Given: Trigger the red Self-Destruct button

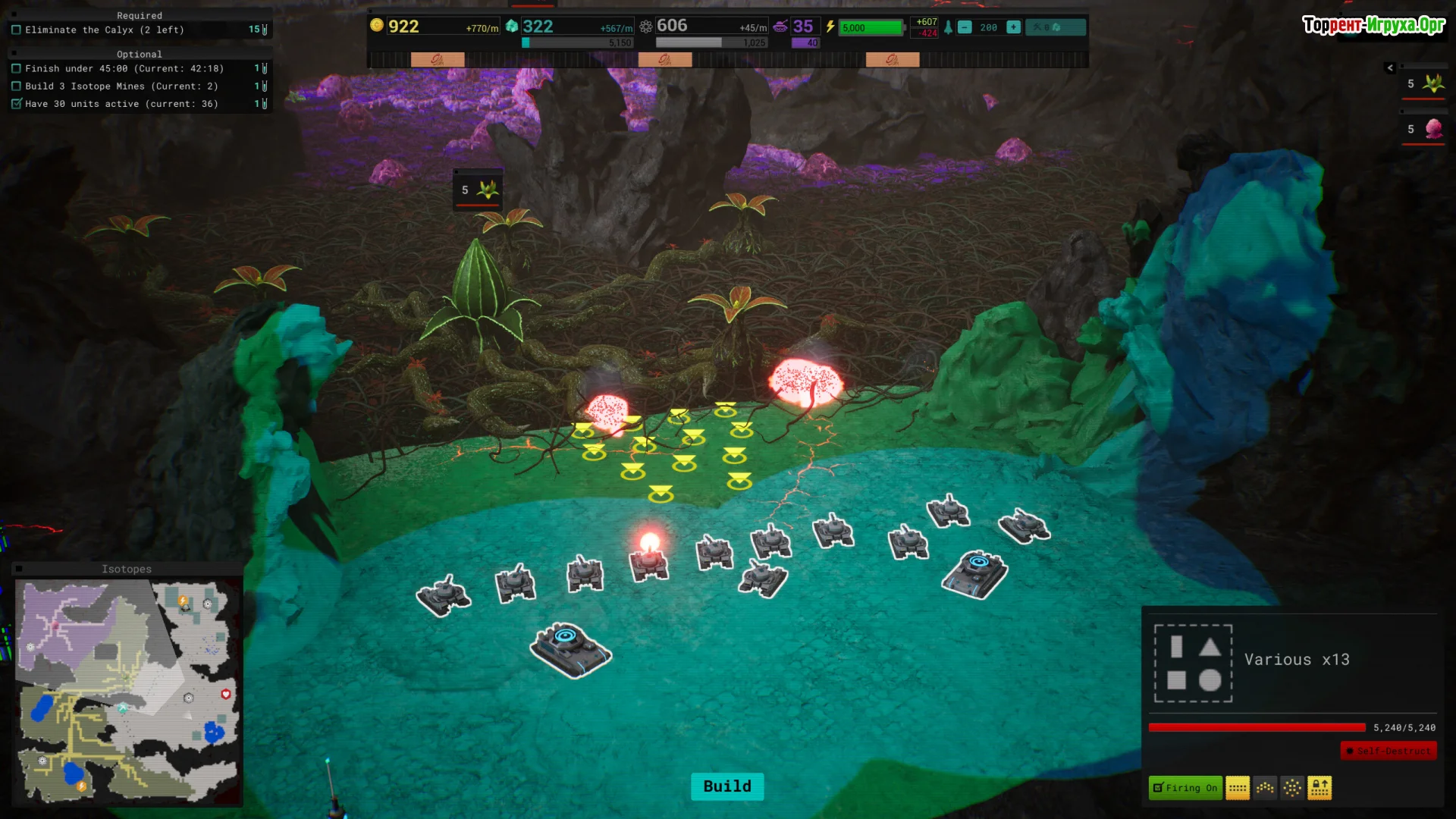Looking at the screenshot, I should [x=1389, y=751].
